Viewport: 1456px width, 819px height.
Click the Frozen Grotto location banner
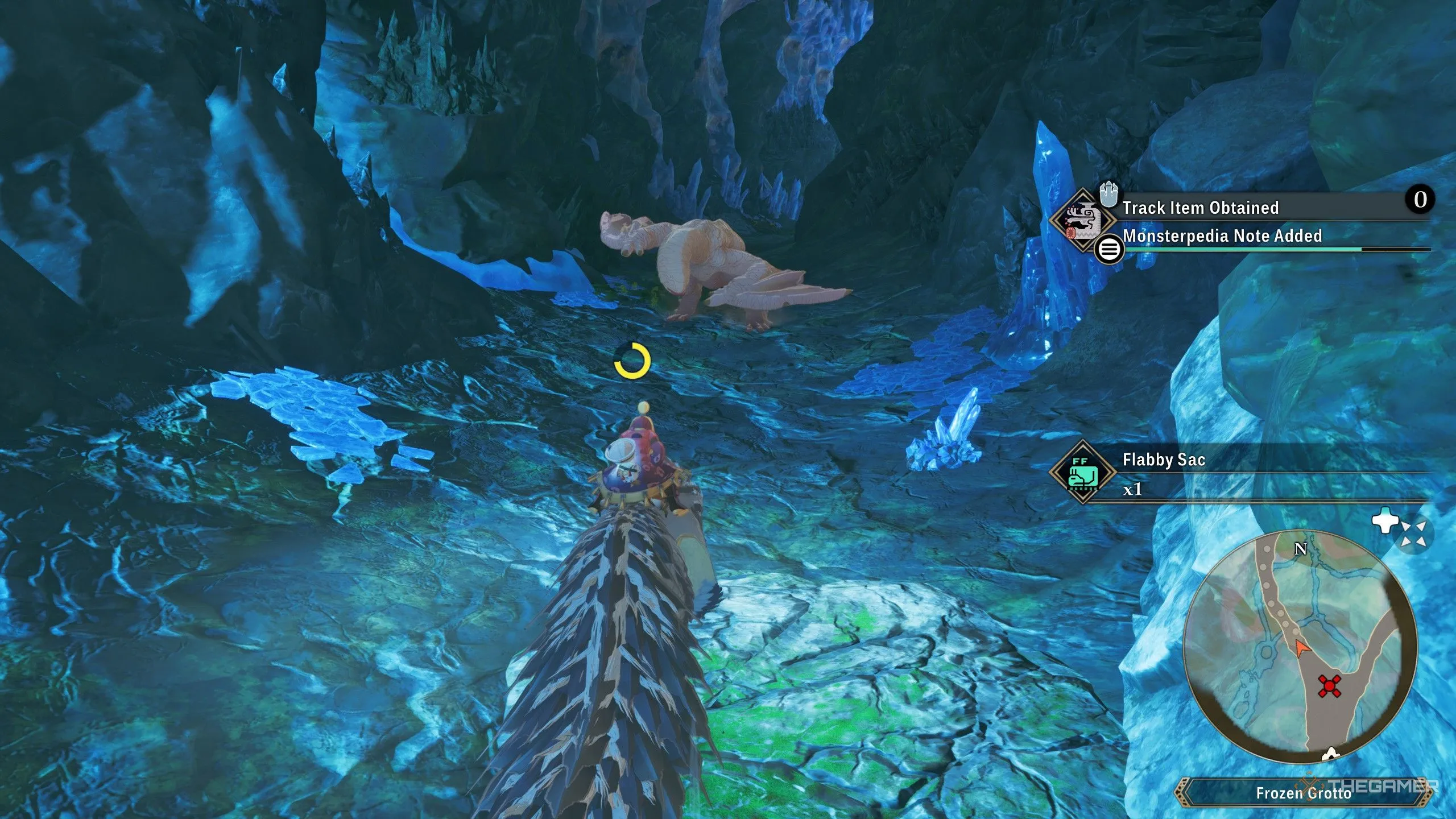pyautogui.click(x=1303, y=793)
